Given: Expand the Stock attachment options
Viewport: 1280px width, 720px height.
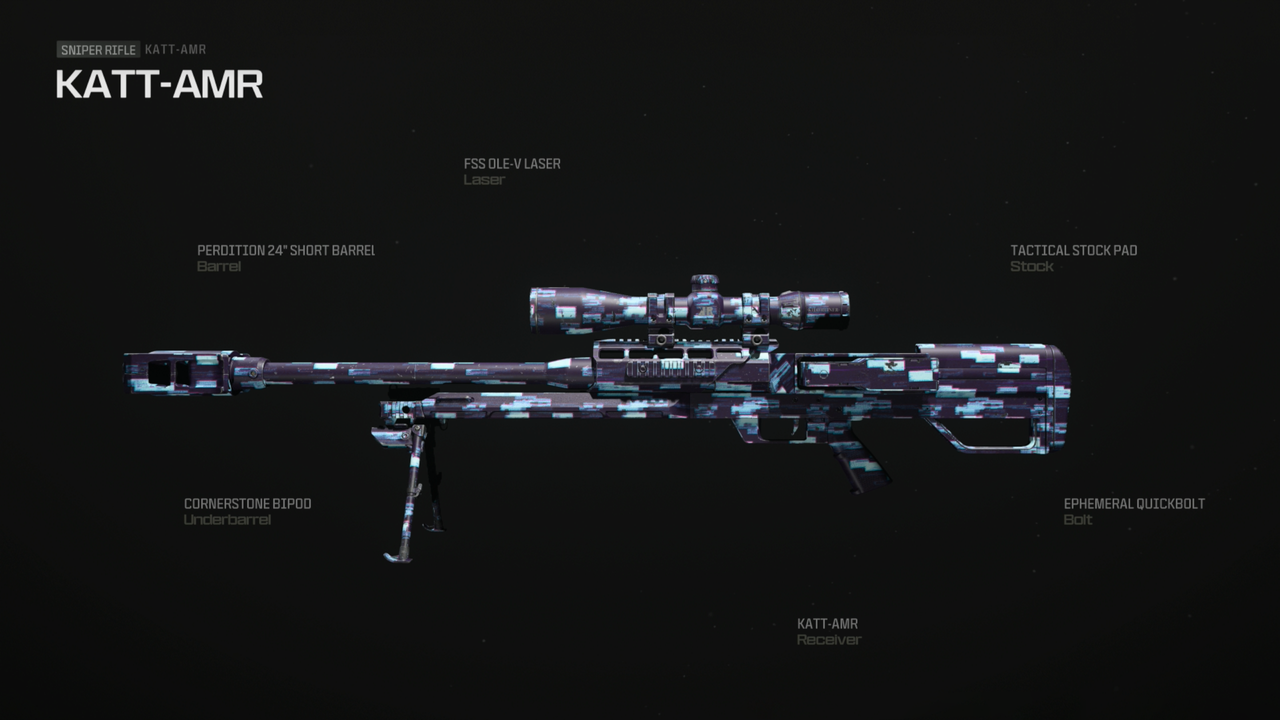Looking at the screenshot, I should pos(1073,258).
